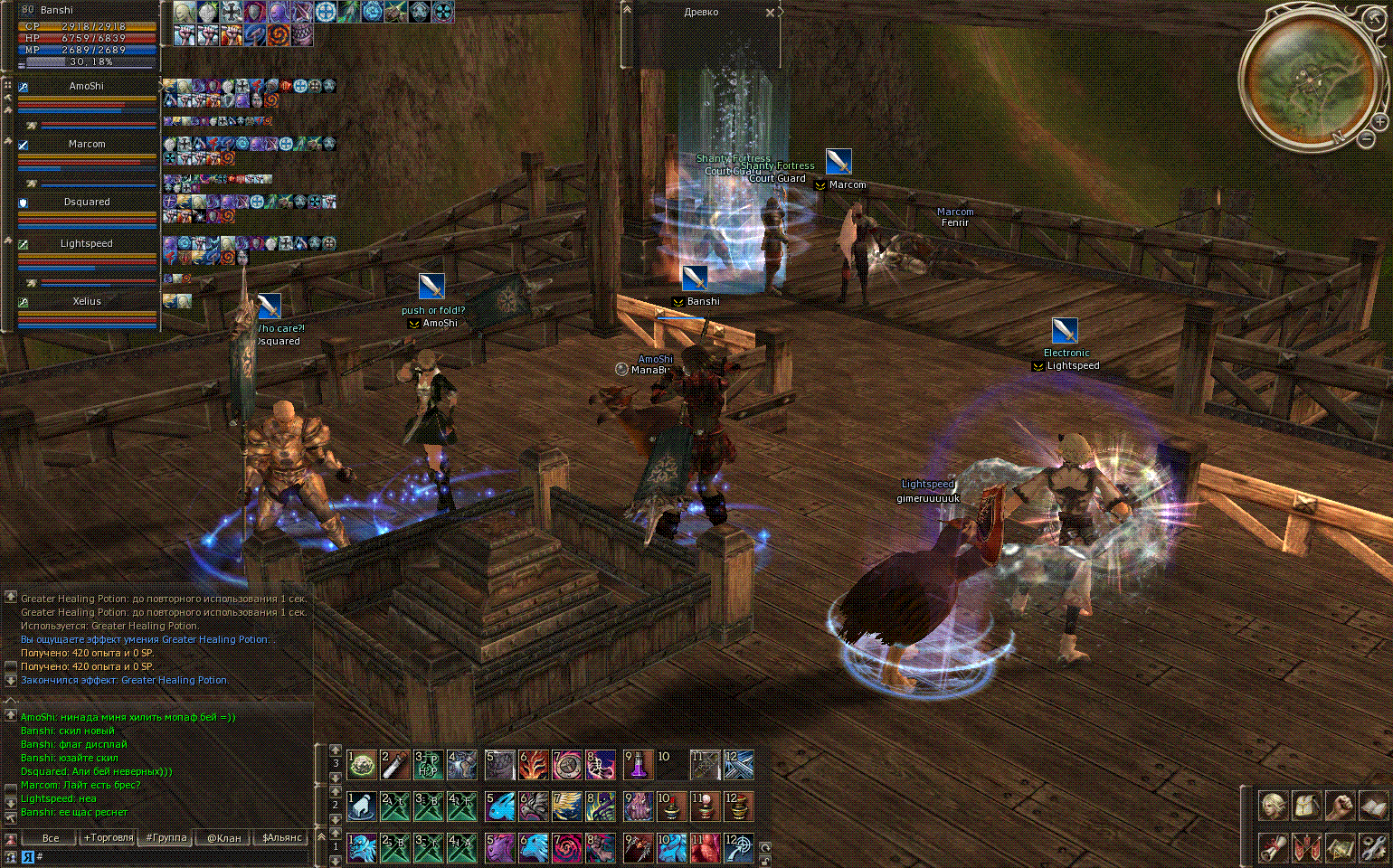Choose Dsquared from the party list
Screen dimensions: 1393x868
87,203
